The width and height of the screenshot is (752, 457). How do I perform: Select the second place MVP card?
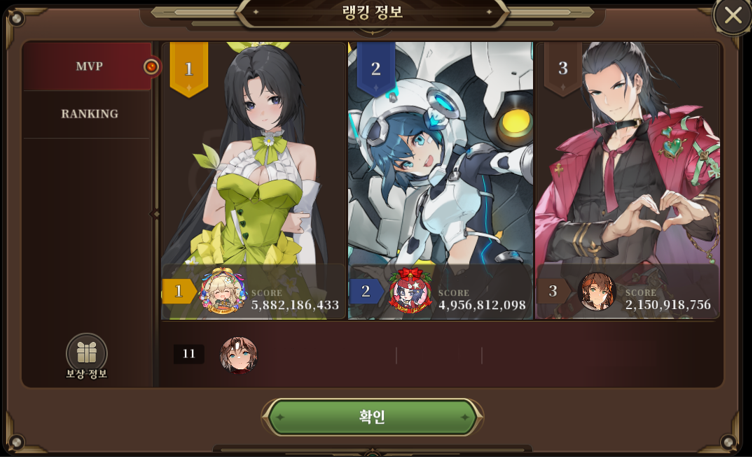(x=440, y=180)
